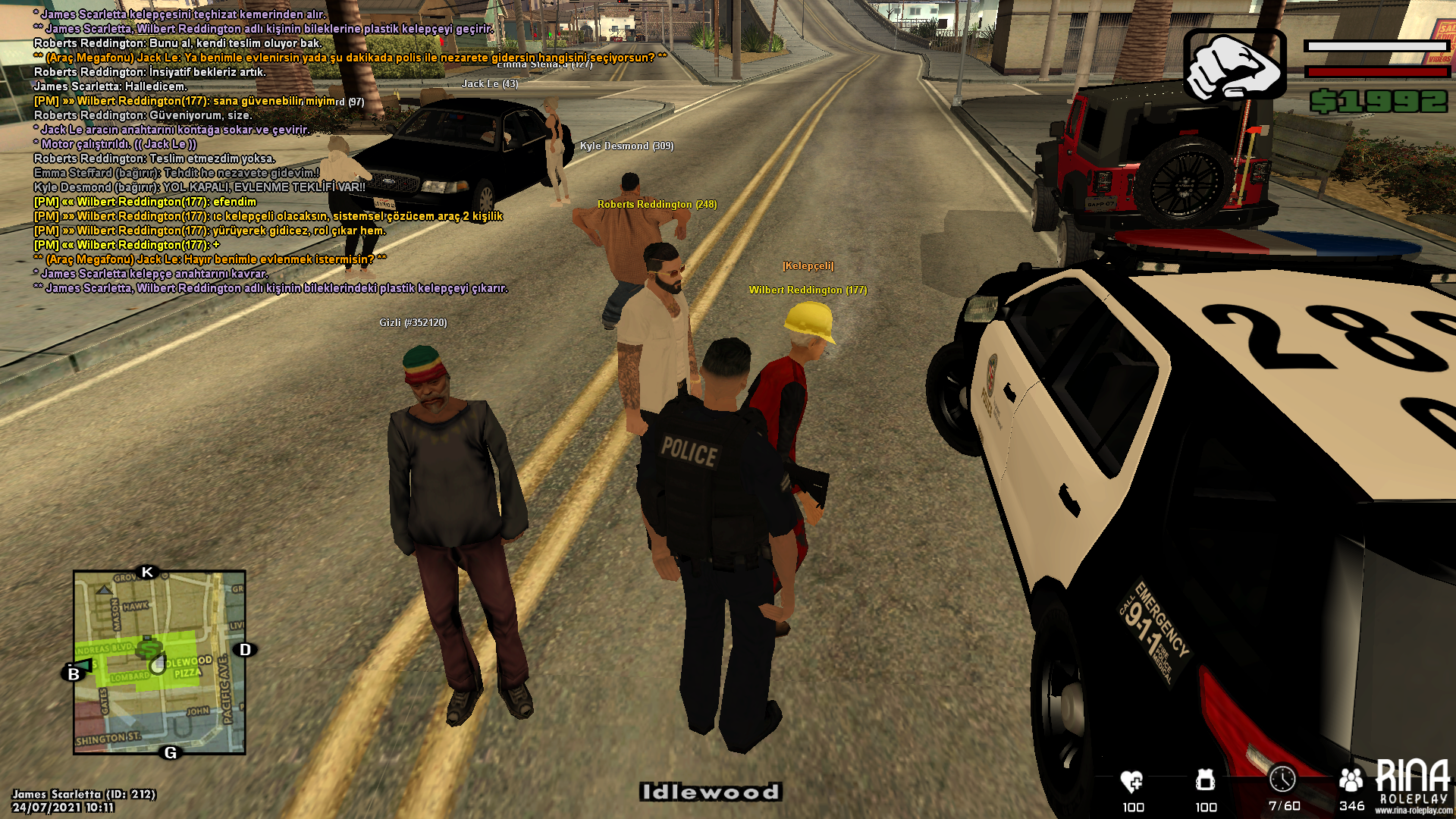Viewport: 1456px width, 819px height.
Task: Click the K marker on the minimap
Action: tap(148, 572)
